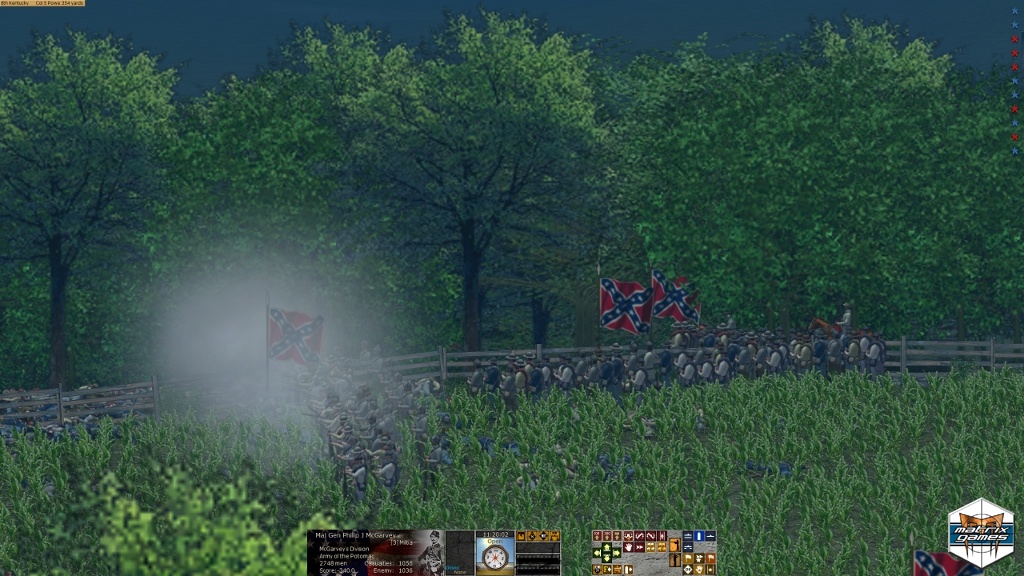1024x576 pixels.
Task: Click the first orange icon beside the clock
Action: pos(521,536)
